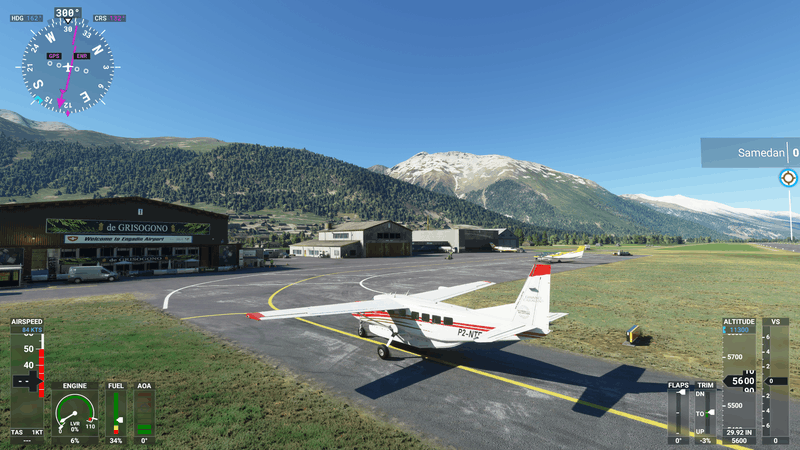Click the flaps position indicator
The image size is (800, 450).
tap(679, 412)
